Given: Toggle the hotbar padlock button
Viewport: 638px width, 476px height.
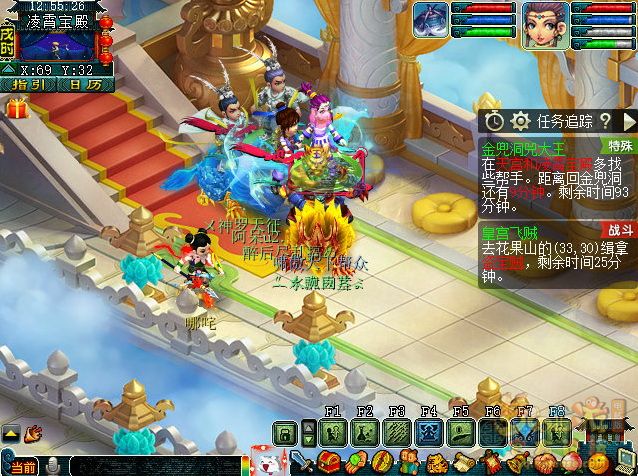Looking at the screenshot, I should pos(285,432).
